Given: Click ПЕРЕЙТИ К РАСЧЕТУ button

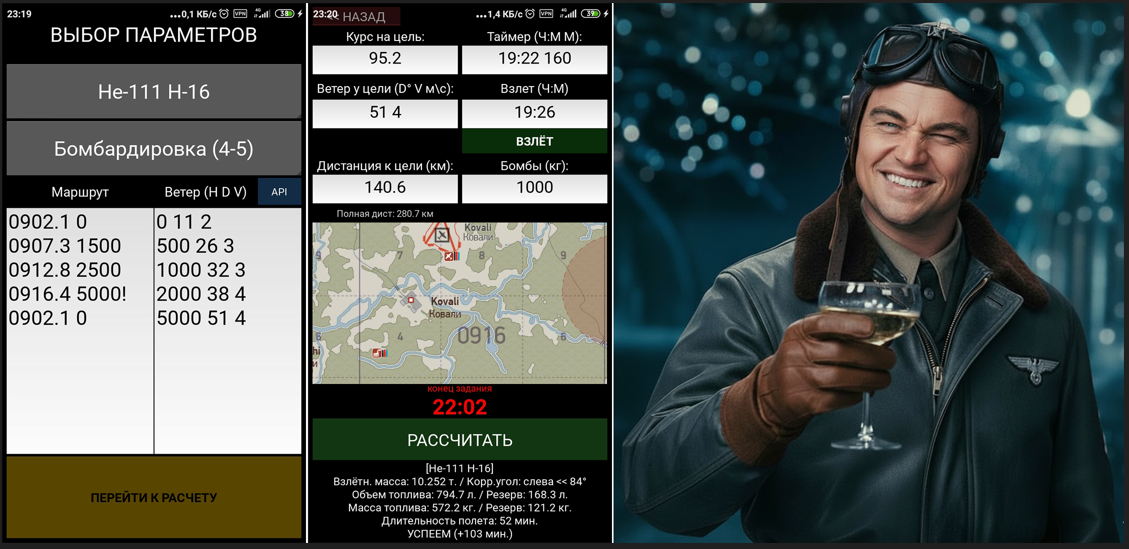Looking at the screenshot, I should point(154,497).
